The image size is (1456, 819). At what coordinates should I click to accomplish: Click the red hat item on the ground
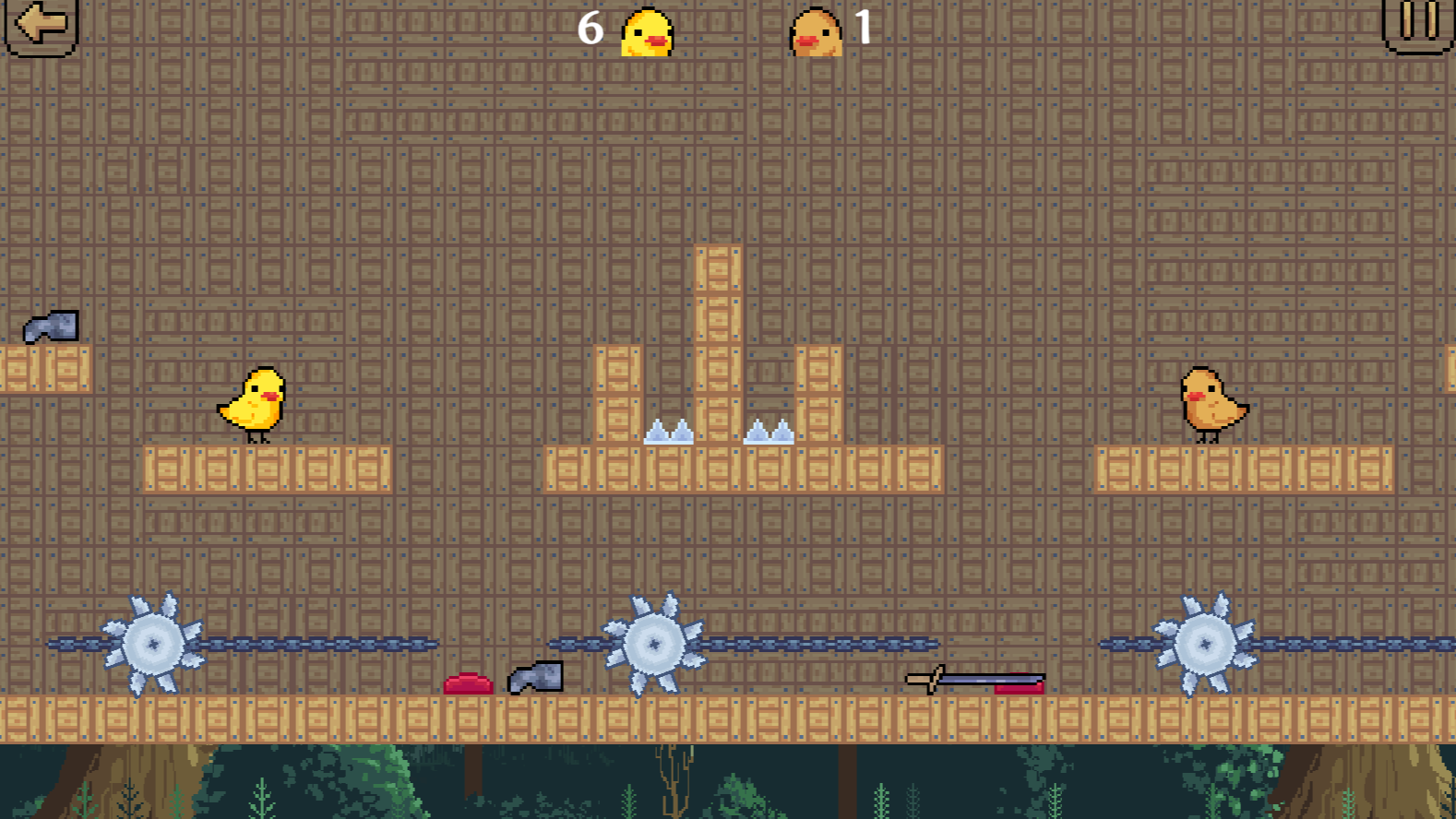point(469,684)
